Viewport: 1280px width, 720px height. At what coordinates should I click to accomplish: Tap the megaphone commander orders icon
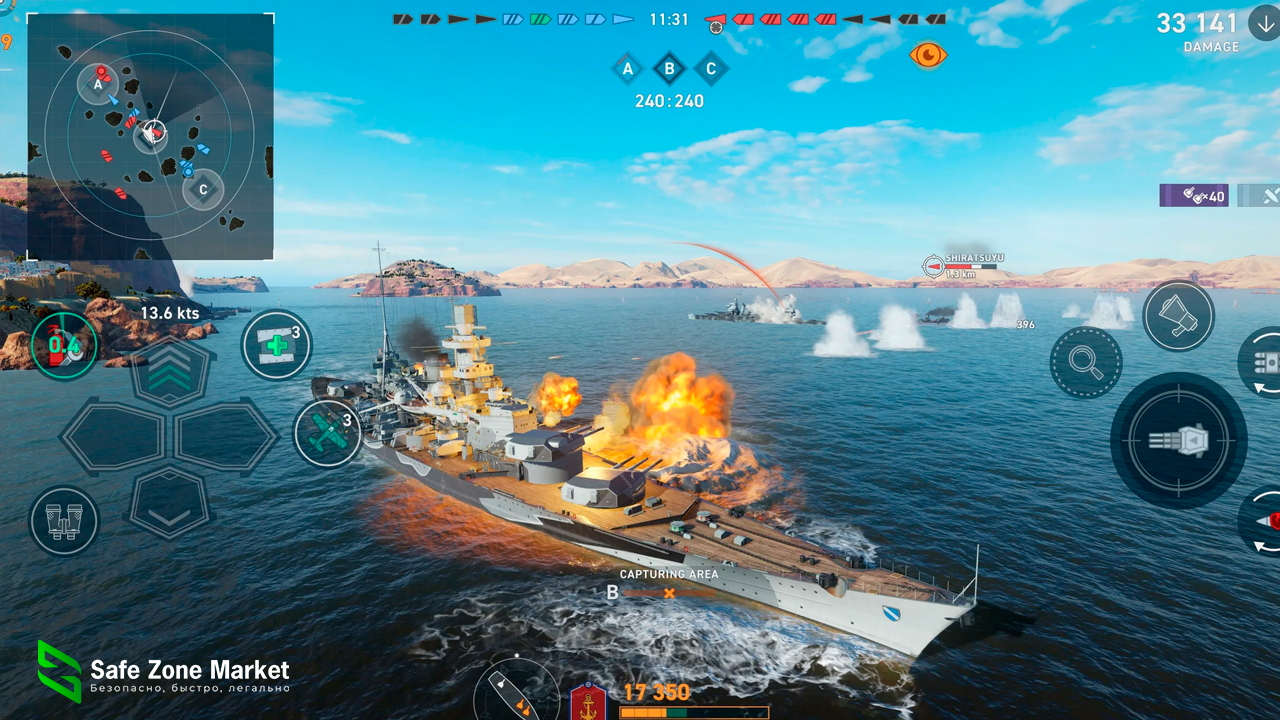pyautogui.click(x=1178, y=315)
